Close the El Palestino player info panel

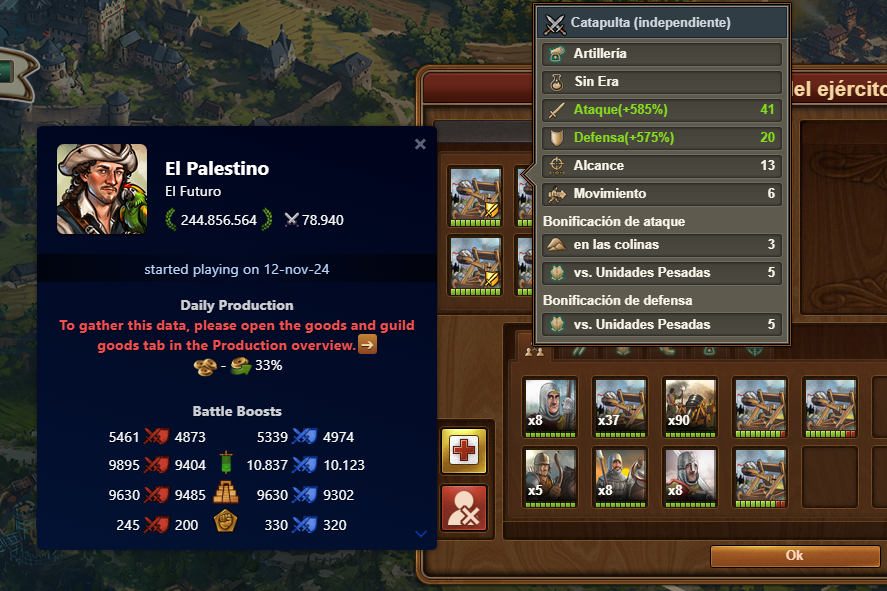coord(420,144)
